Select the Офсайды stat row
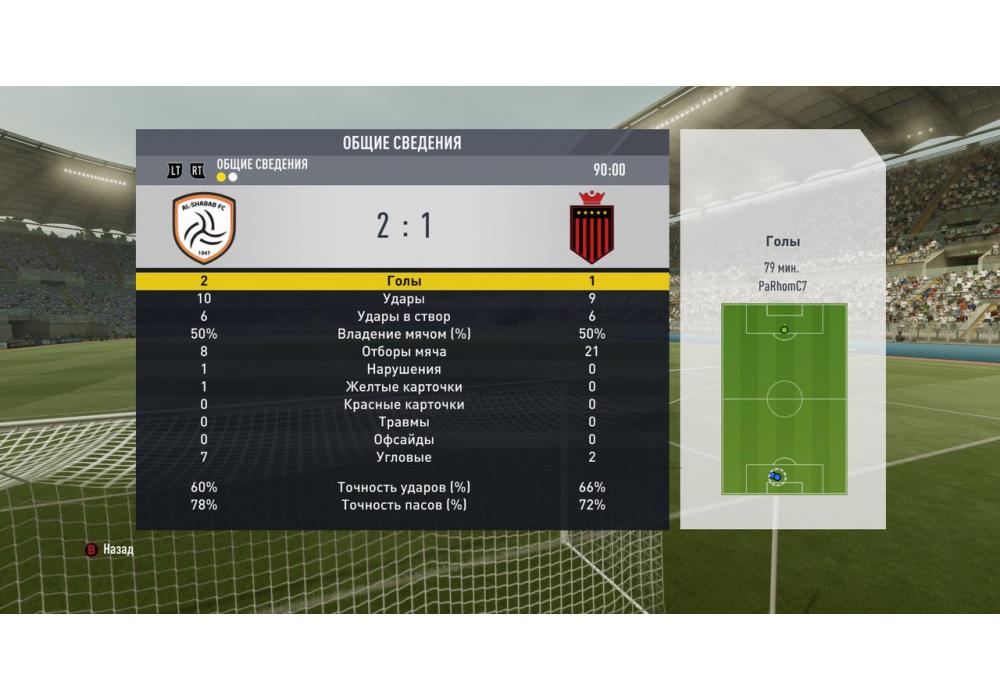This screenshot has height=700, width=1000. pyautogui.click(x=403, y=440)
